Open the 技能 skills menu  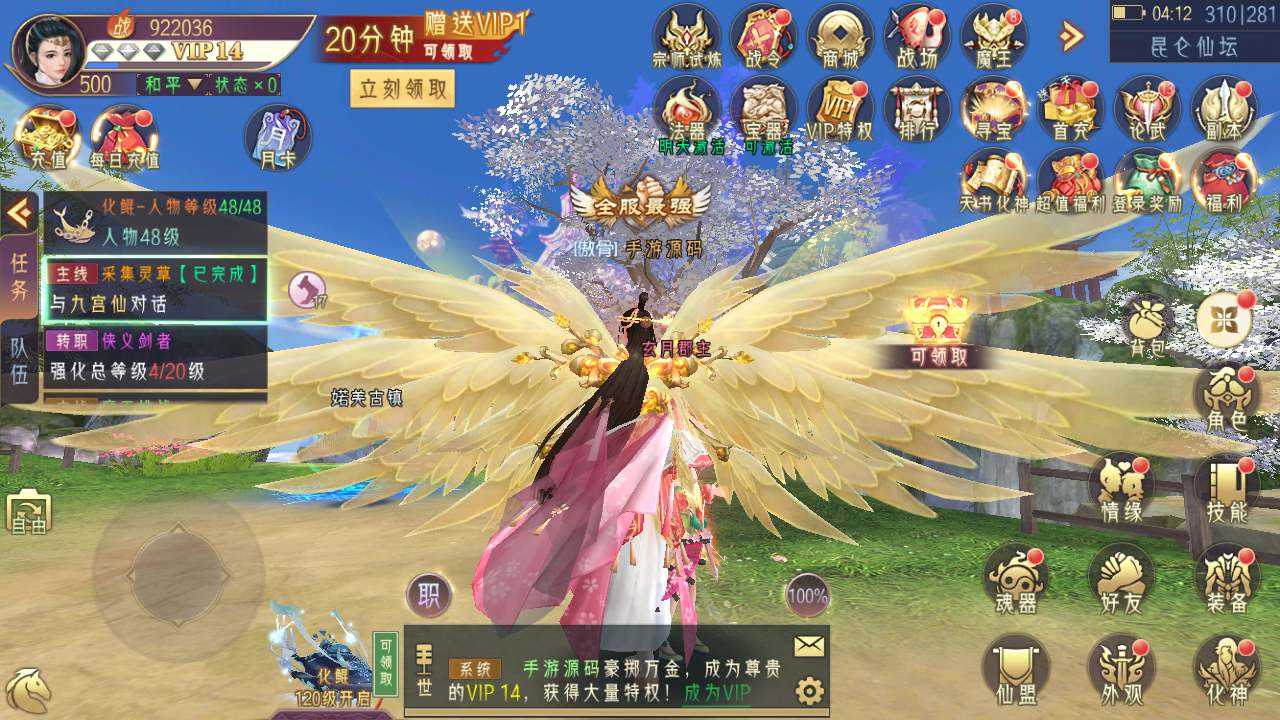1225,490
